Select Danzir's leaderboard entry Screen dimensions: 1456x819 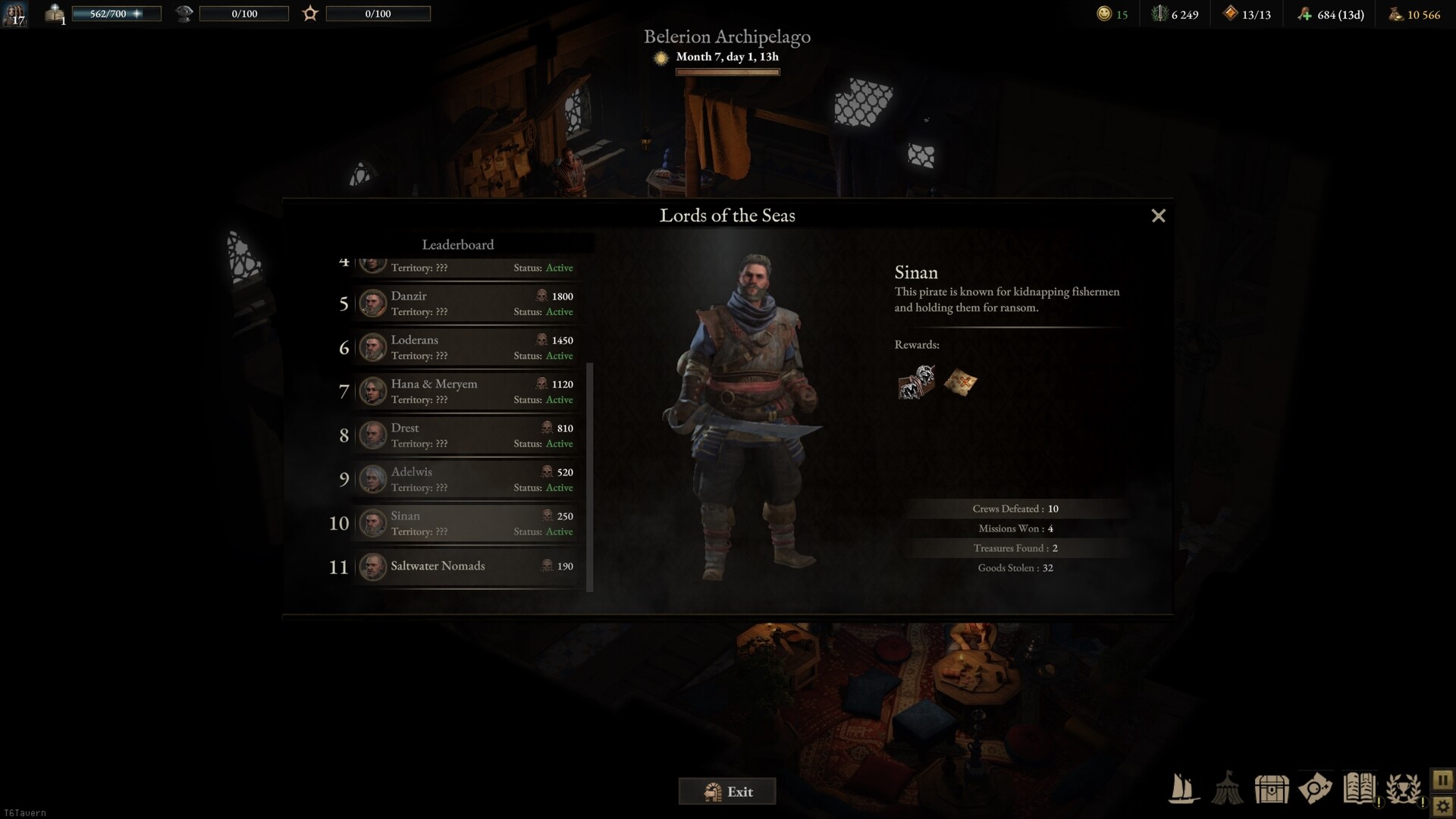[466, 303]
